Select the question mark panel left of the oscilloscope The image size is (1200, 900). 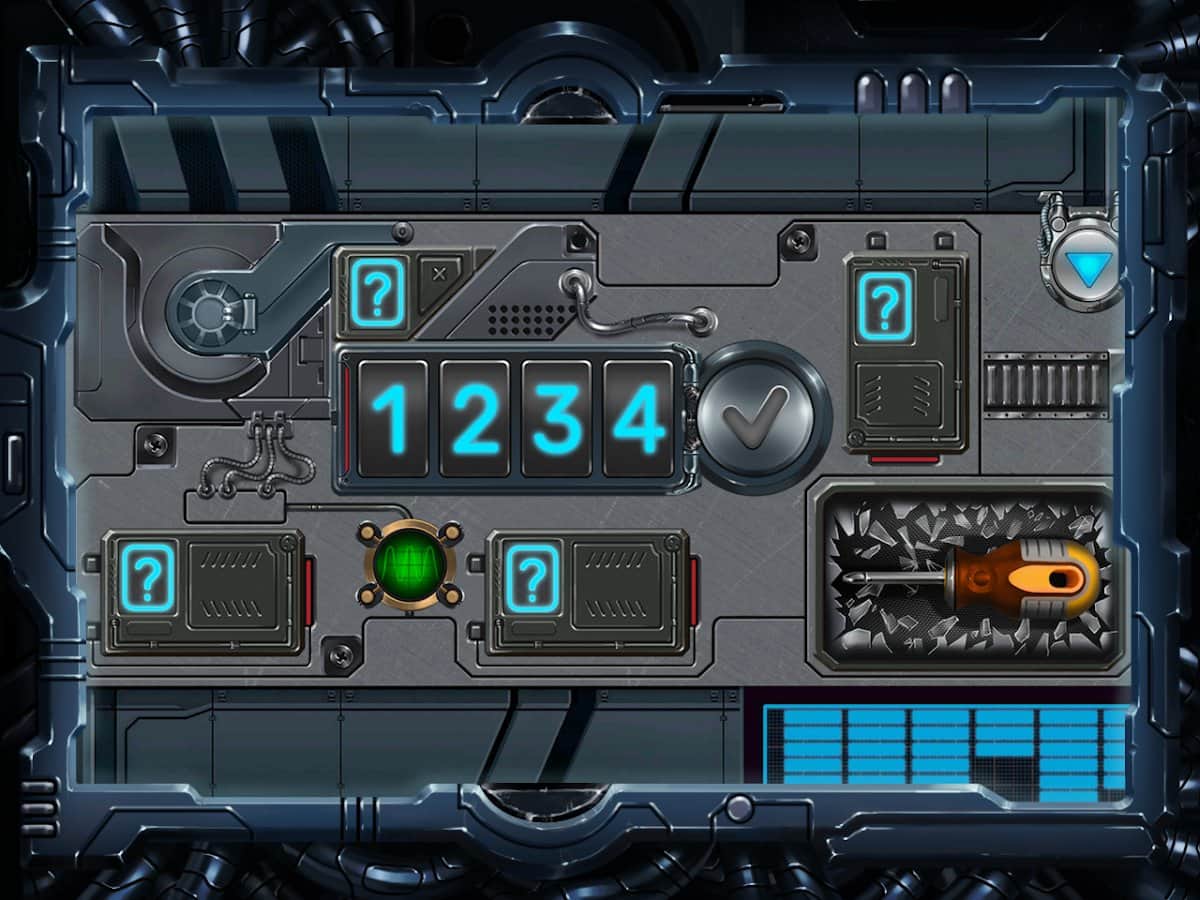[147, 577]
